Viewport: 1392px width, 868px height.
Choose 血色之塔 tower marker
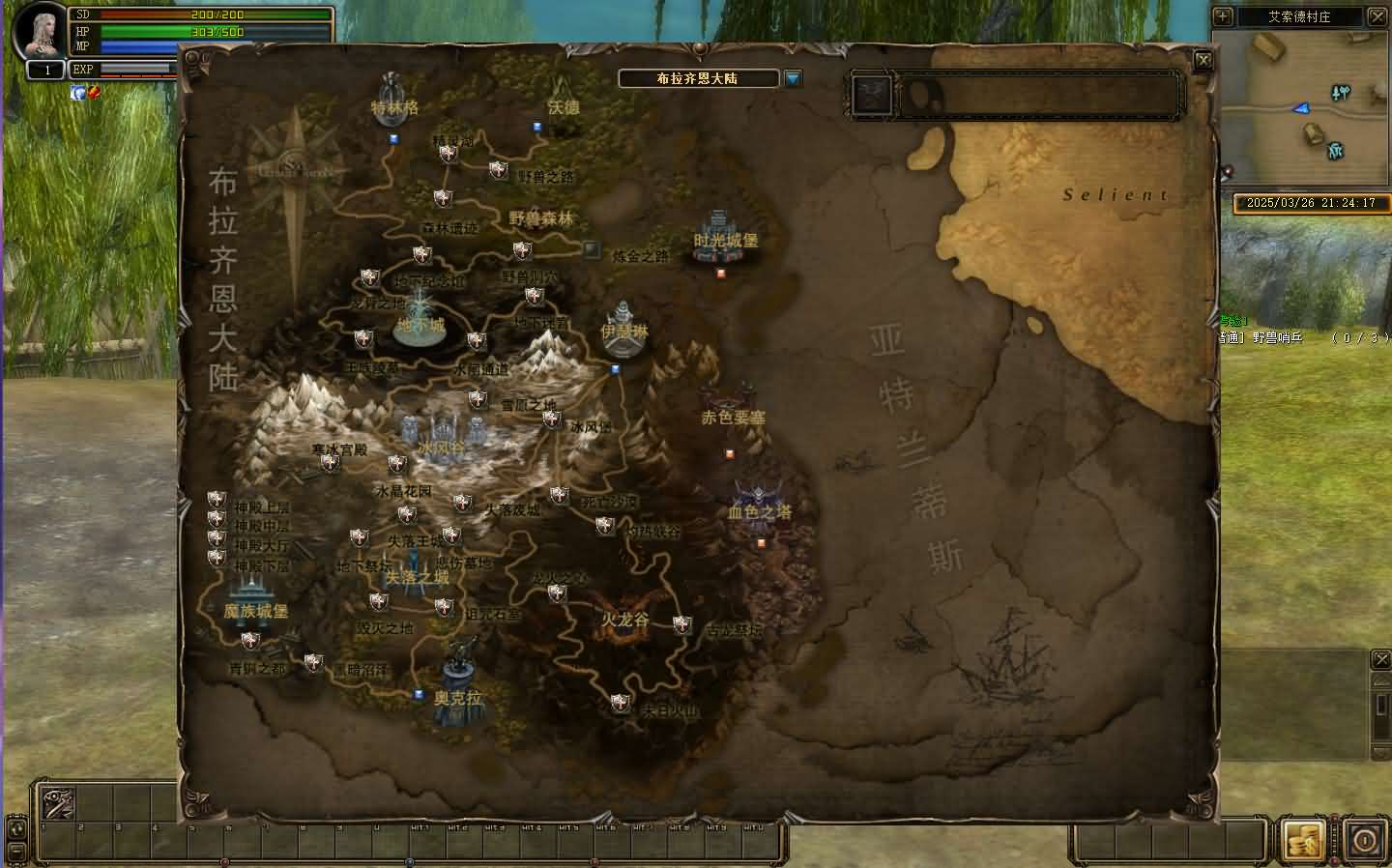(759, 504)
